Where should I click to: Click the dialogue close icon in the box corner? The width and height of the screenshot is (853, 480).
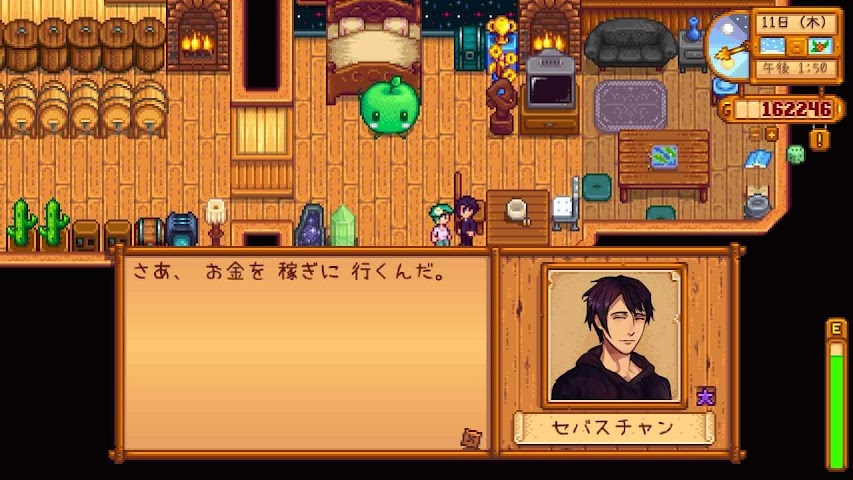click(470, 437)
